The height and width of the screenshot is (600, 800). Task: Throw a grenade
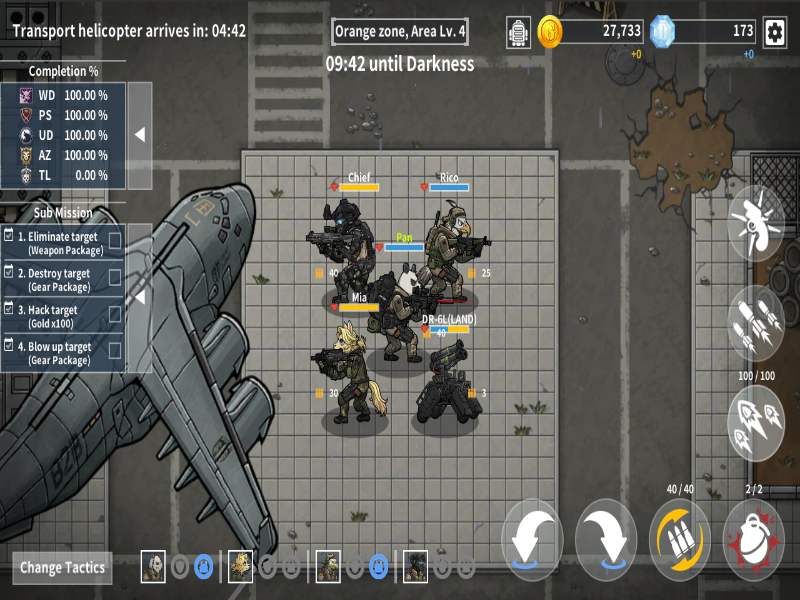tap(753, 537)
